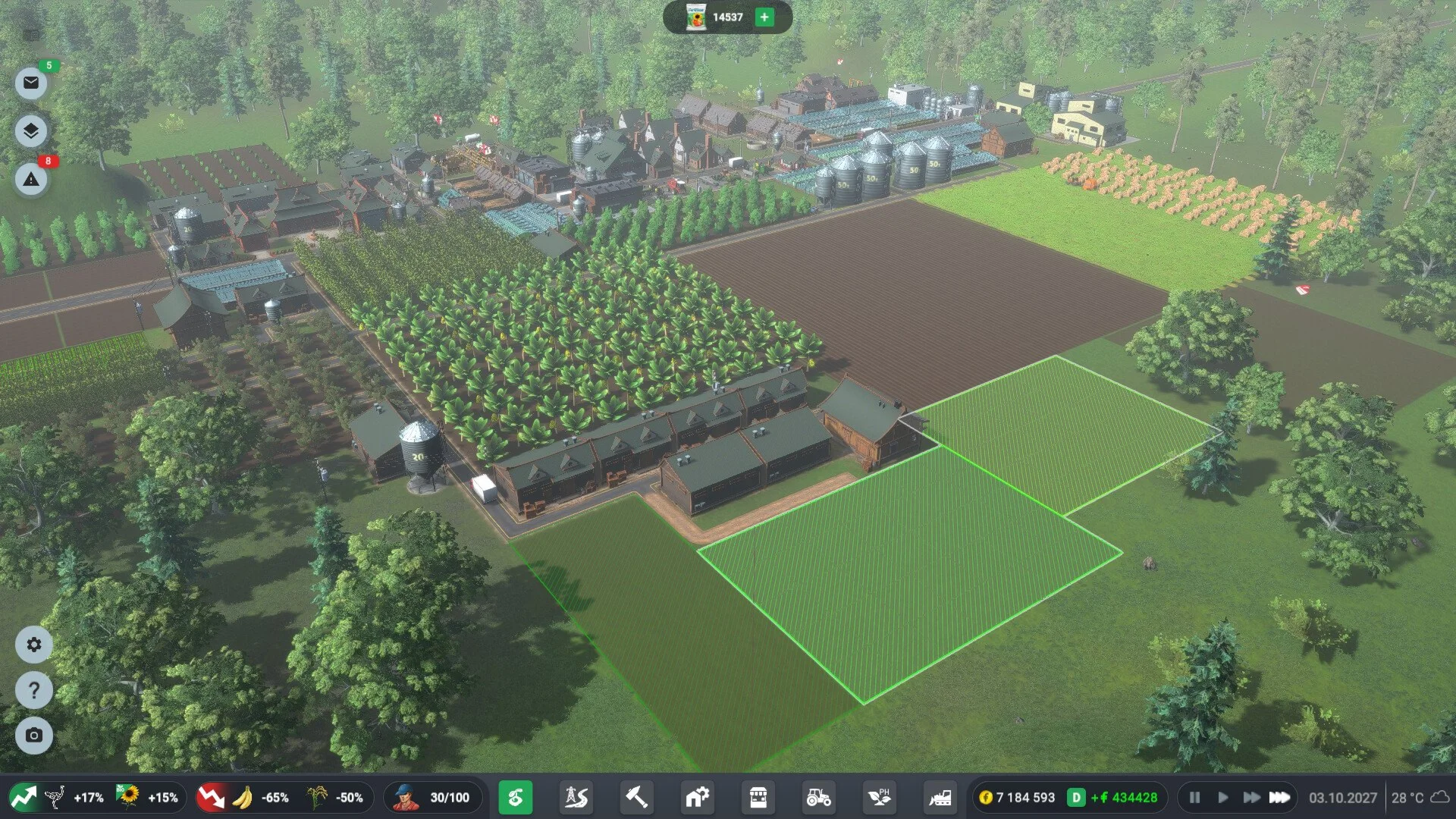This screenshot has width=1456, height=819.
Task: Add more fertilizer with the plus button
Action: 764,17
